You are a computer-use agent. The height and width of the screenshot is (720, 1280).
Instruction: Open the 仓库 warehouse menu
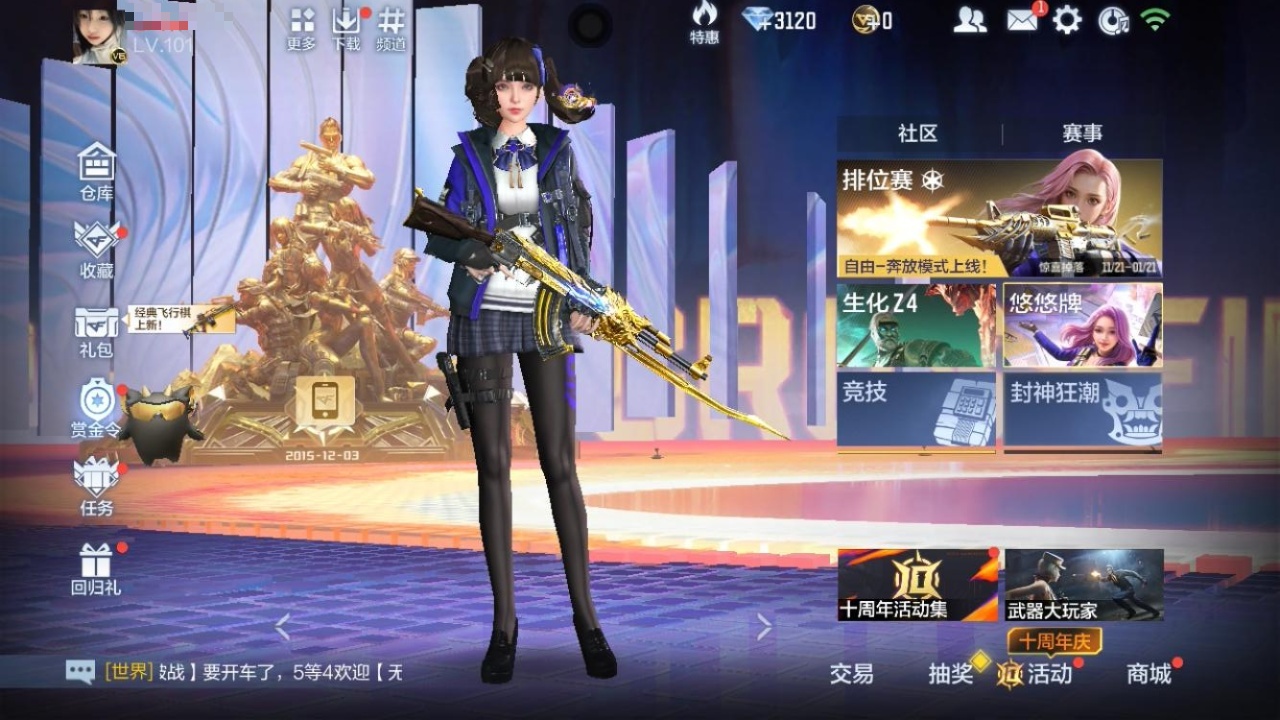(x=97, y=170)
